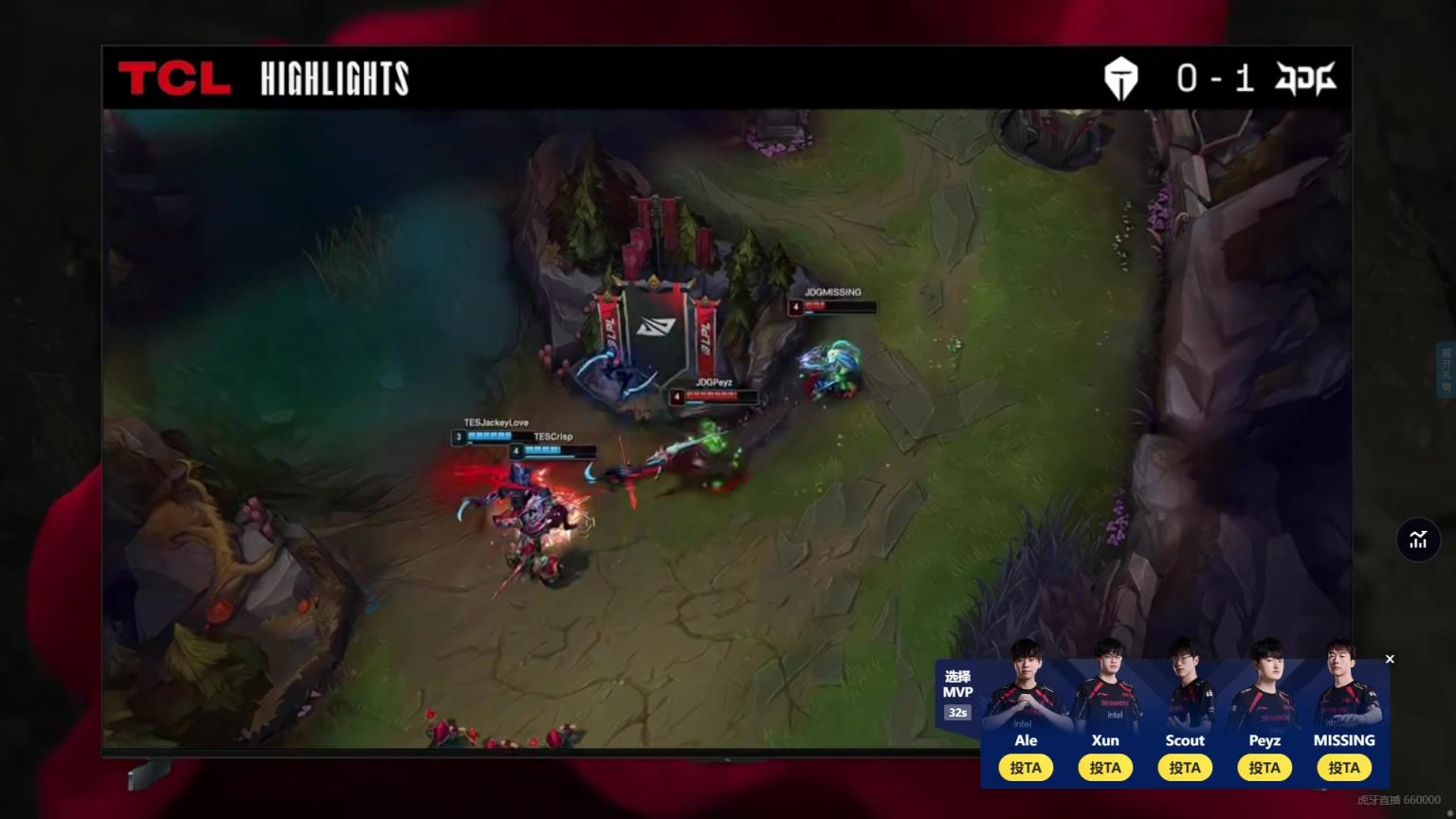The width and height of the screenshot is (1456, 819).
Task: Close the MVP voting panel
Action: coord(1390,659)
